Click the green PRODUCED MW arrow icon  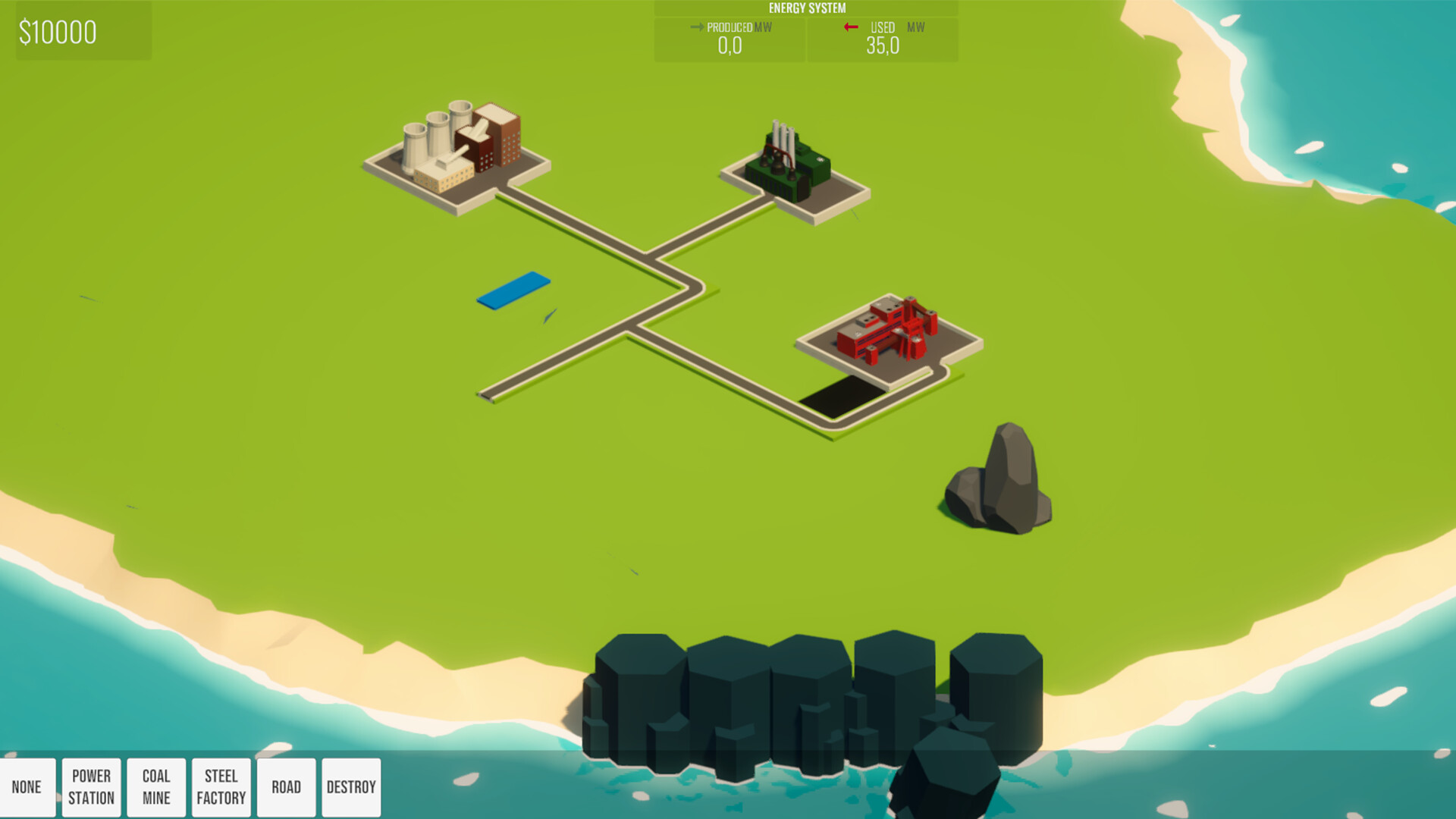click(x=695, y=27)
